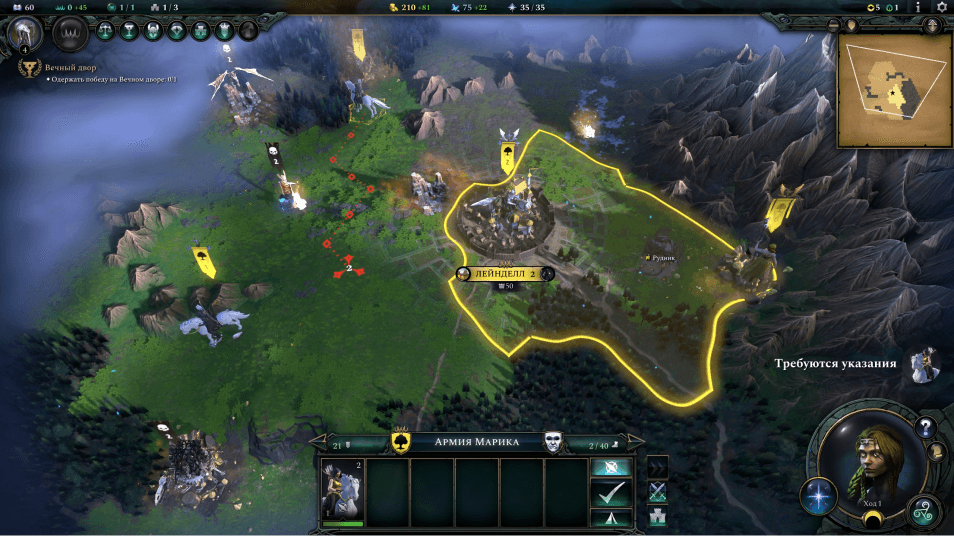Click the castle tower side button
This screenshot has width=954, height=536.
(x=658, y=516)
